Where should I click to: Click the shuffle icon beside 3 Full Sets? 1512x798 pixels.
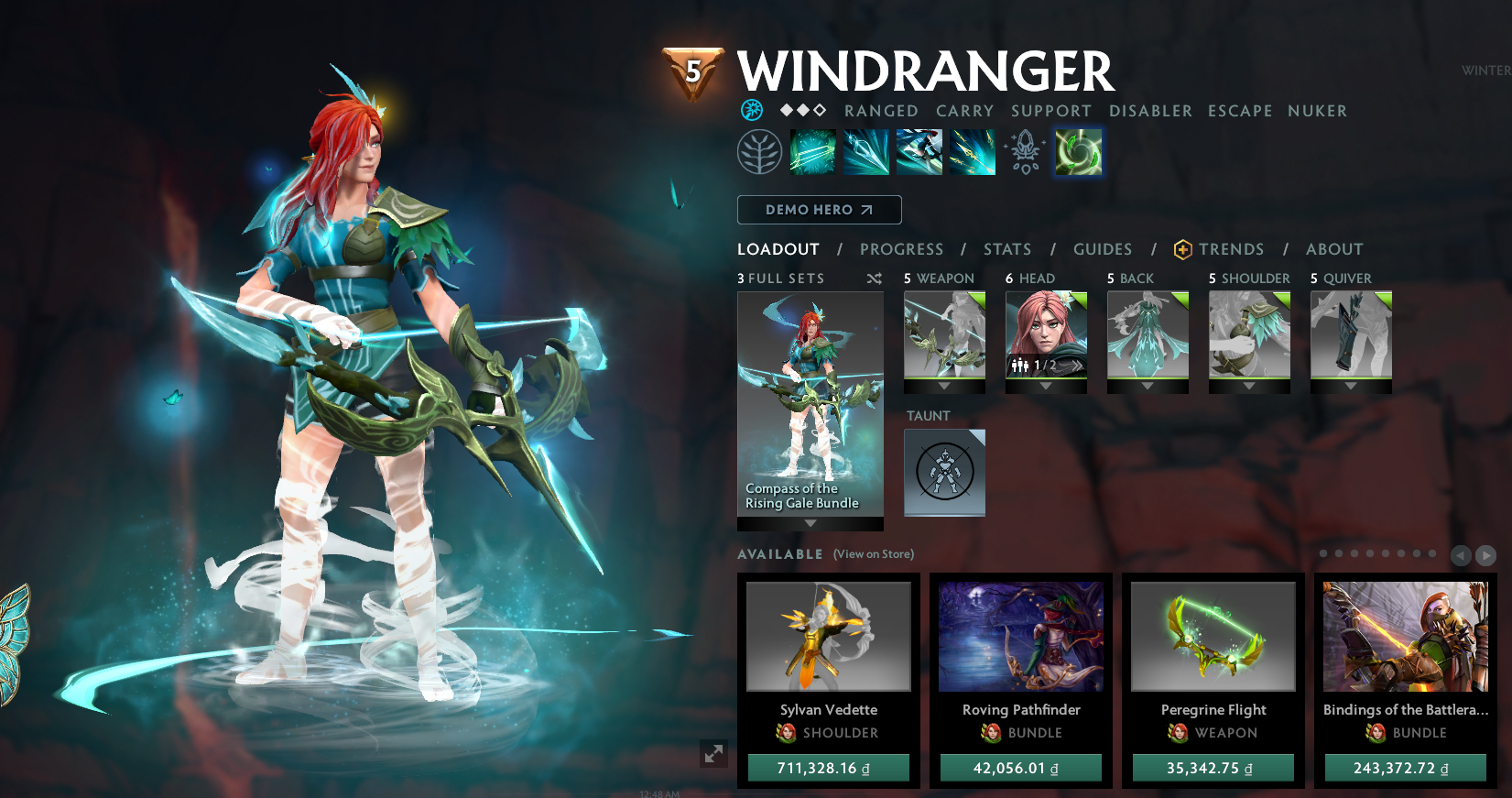tap(874, 279)
